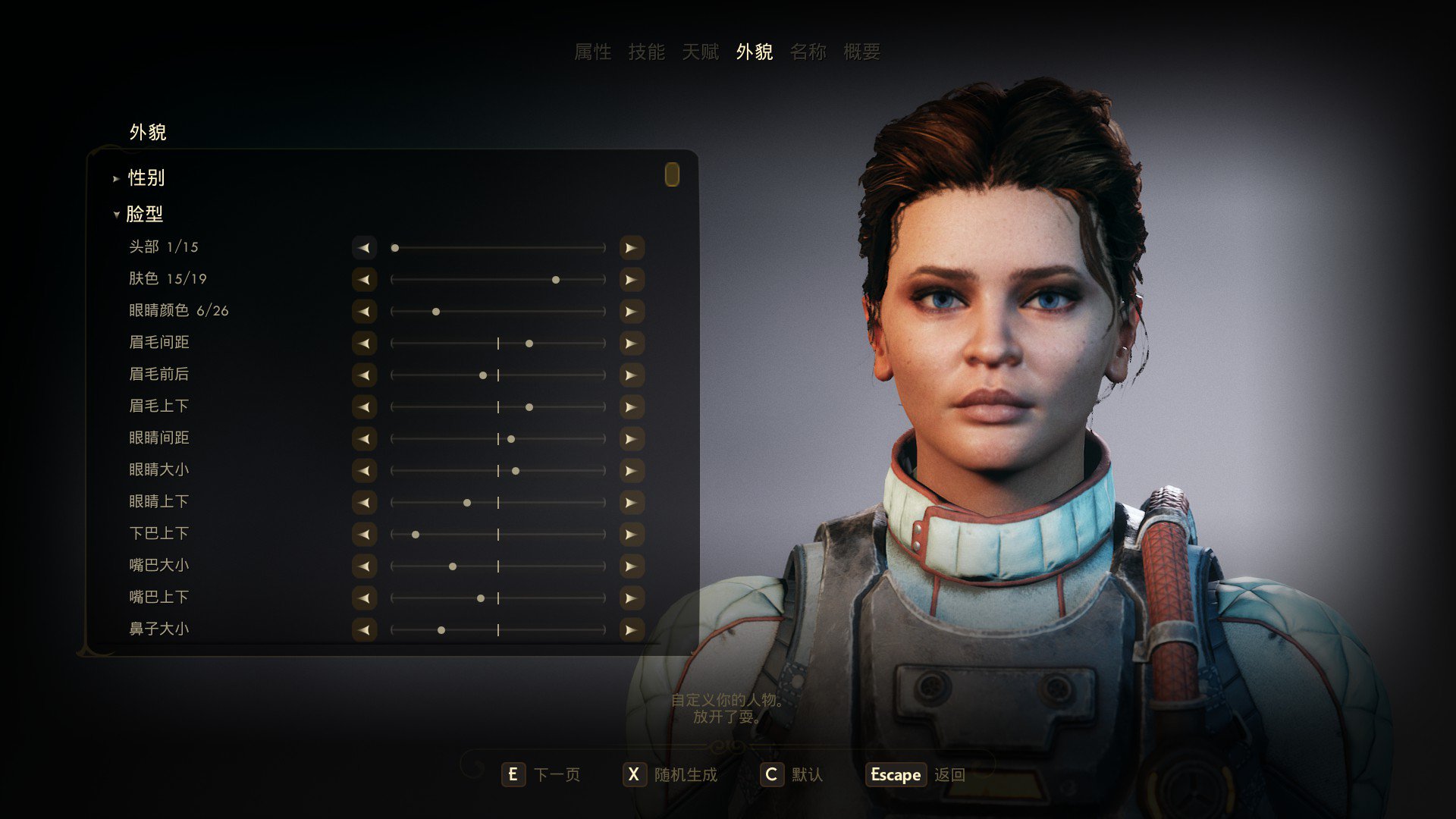
Task: Randomize appearance with 随机生成
Action: (670, 774)
